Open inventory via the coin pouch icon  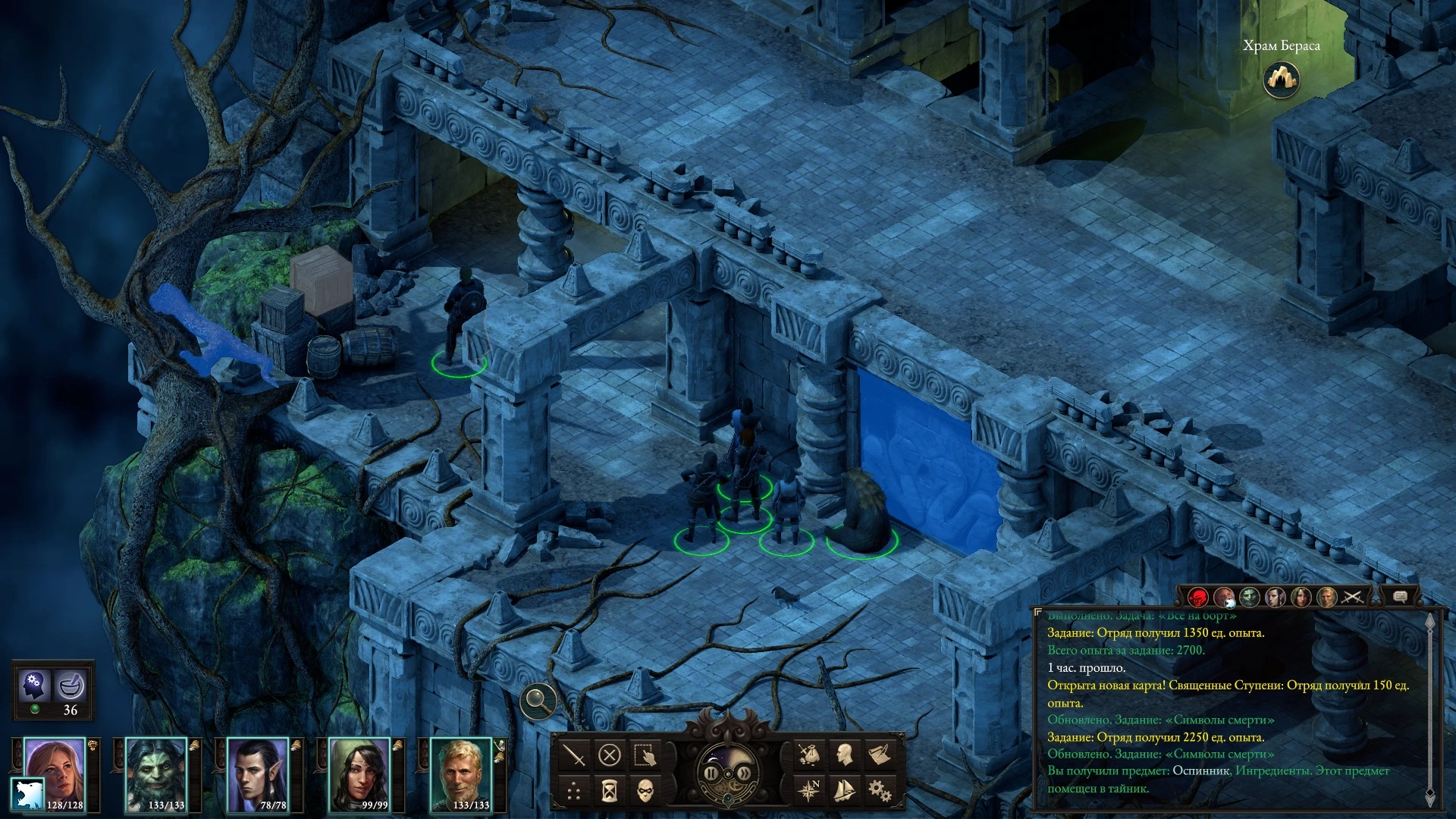808,755
